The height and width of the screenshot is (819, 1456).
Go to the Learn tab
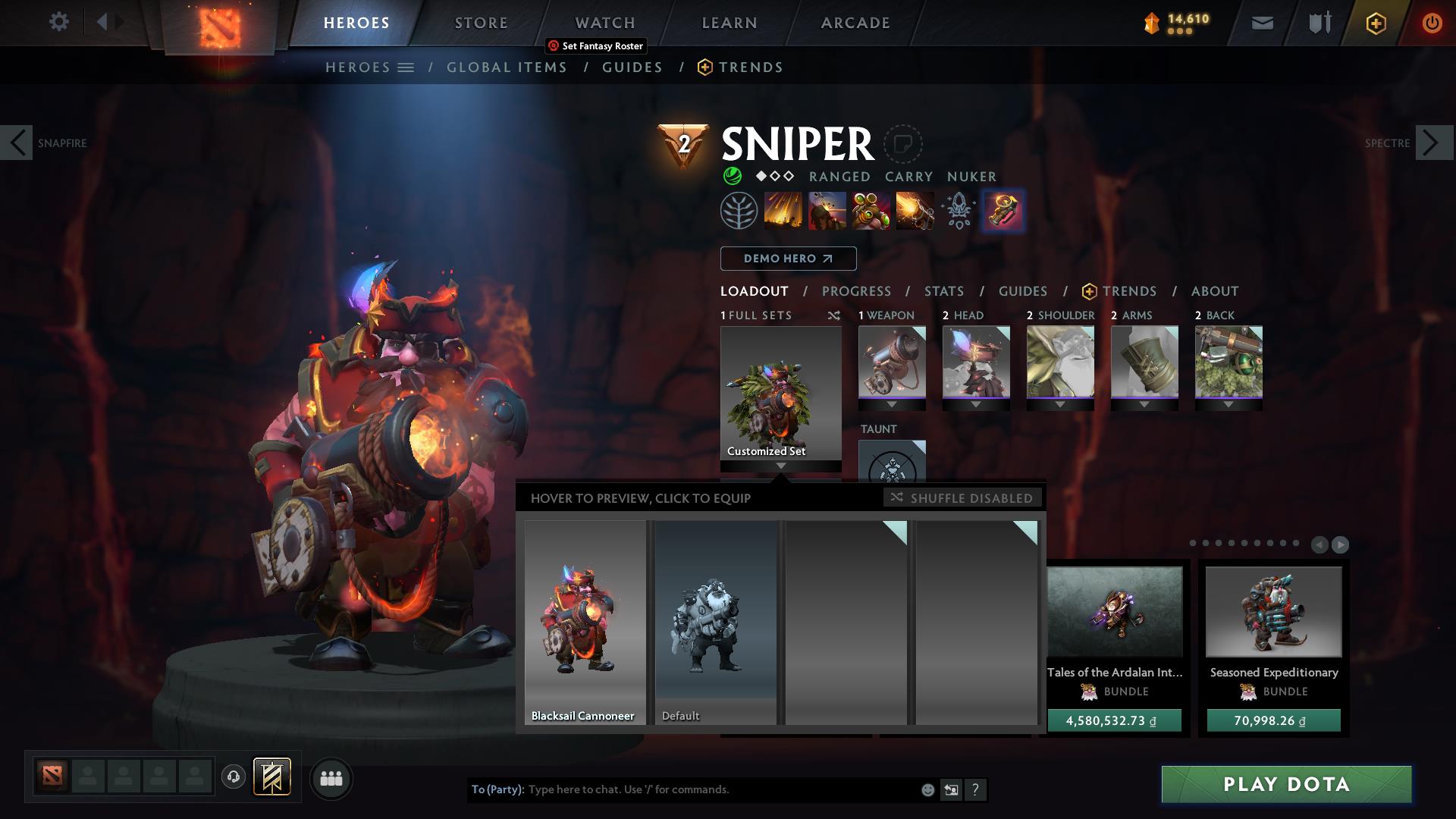click(730, 23)
